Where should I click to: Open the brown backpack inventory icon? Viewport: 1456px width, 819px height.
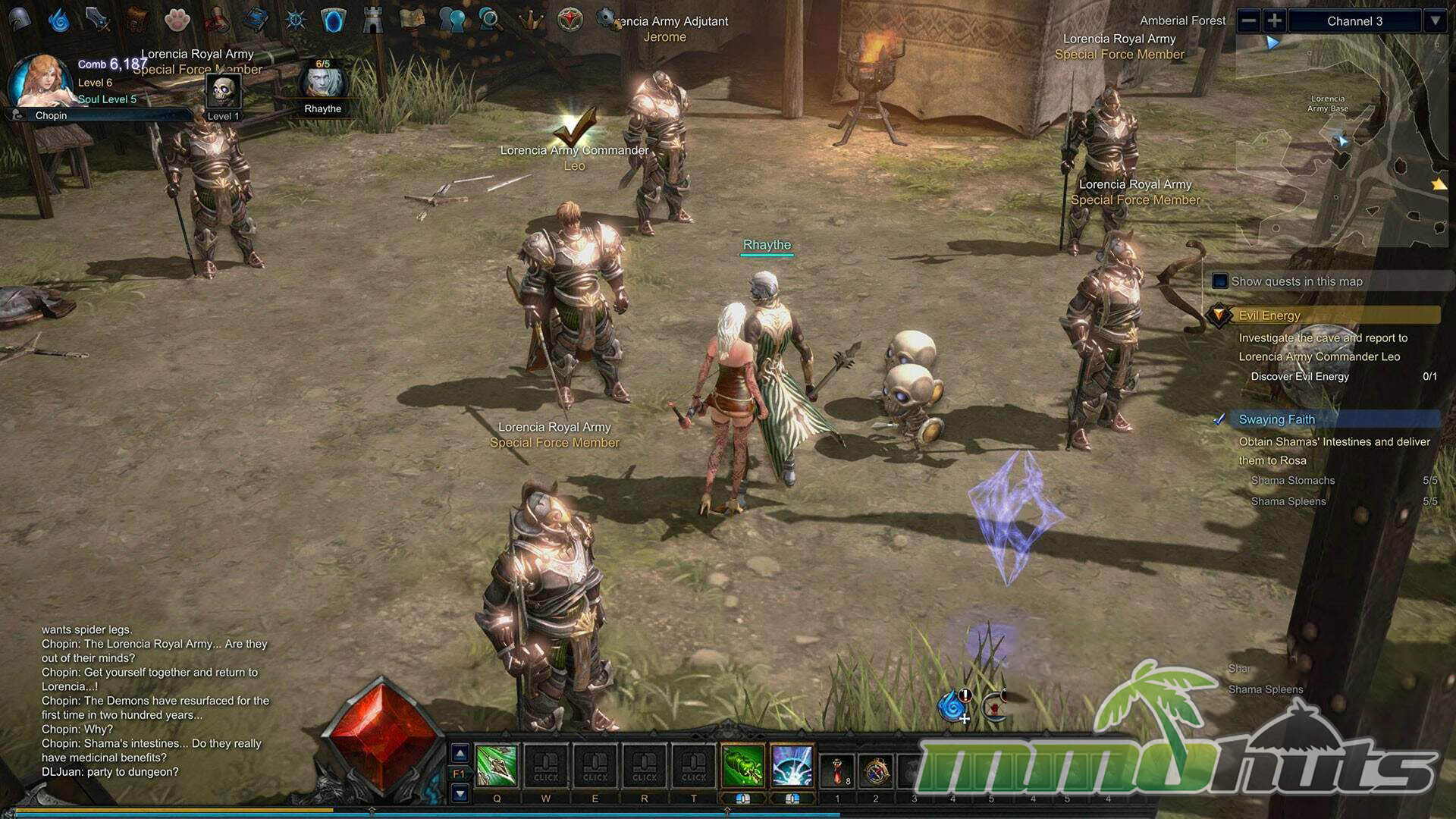(137, 20)
